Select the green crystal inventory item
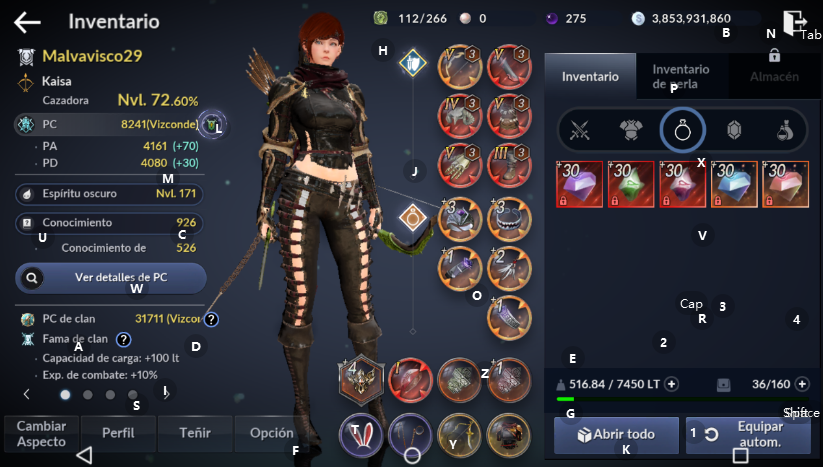 (631, 184)
